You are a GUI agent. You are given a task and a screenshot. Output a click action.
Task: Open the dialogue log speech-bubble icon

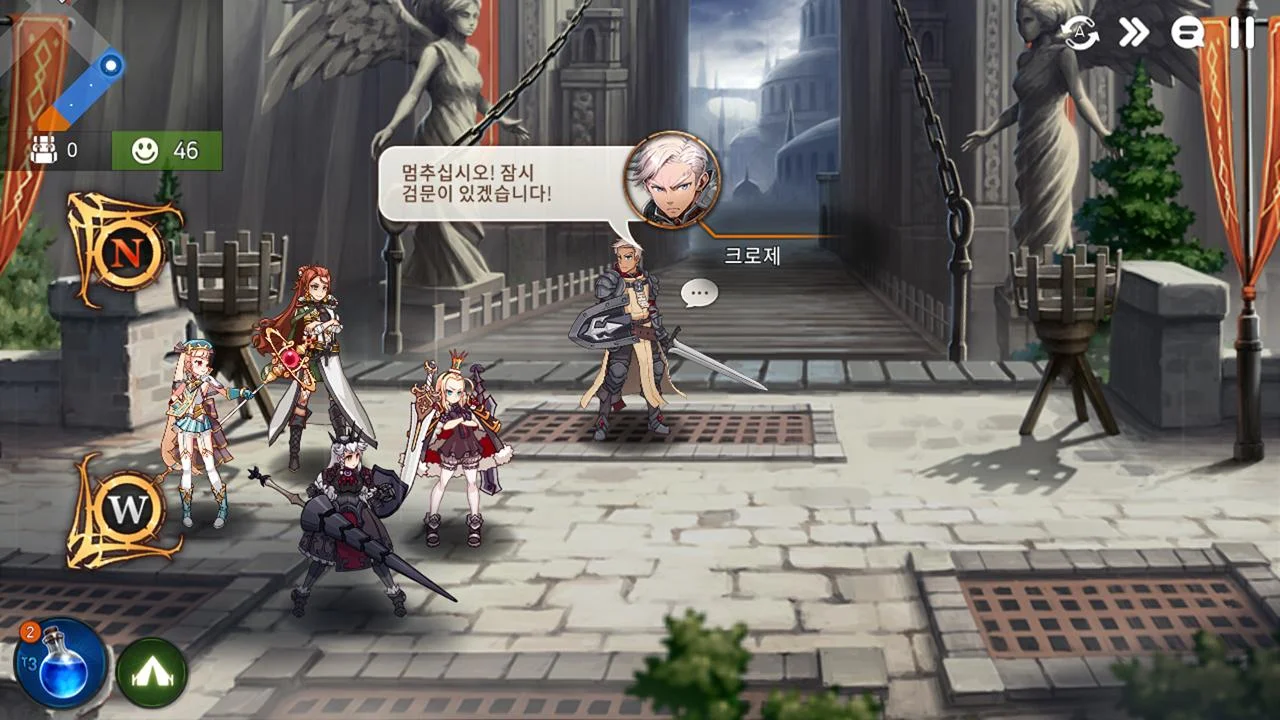[1188, 33]
